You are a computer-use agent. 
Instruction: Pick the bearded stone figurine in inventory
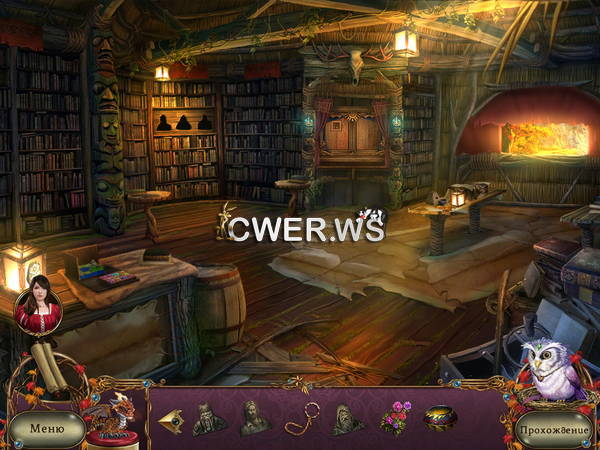[209, 418]
